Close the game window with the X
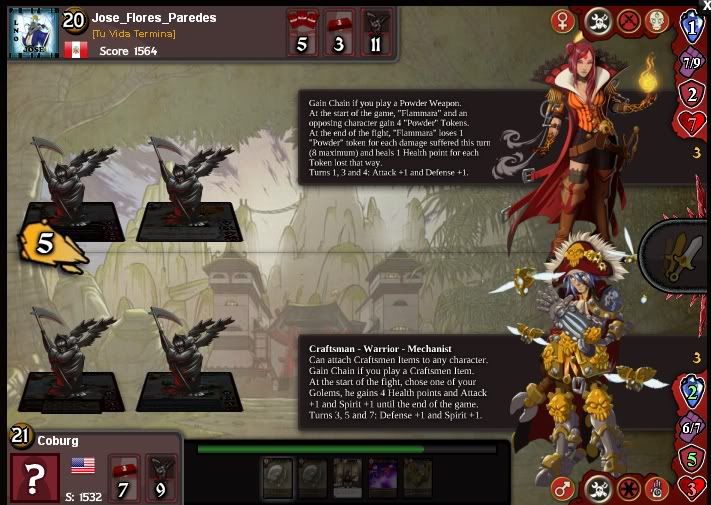 click(706, 5)
